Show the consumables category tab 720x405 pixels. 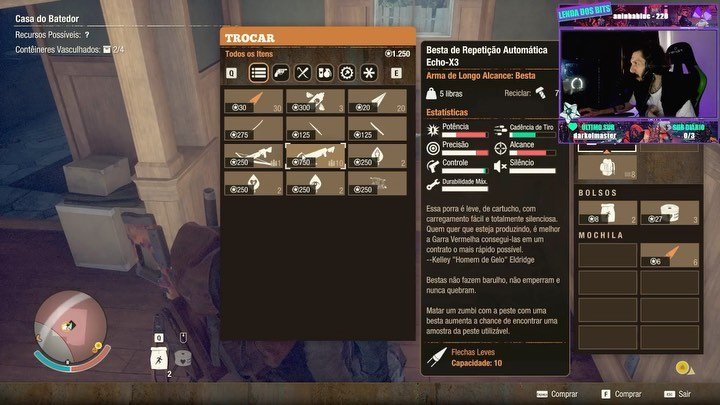[325, 72]
